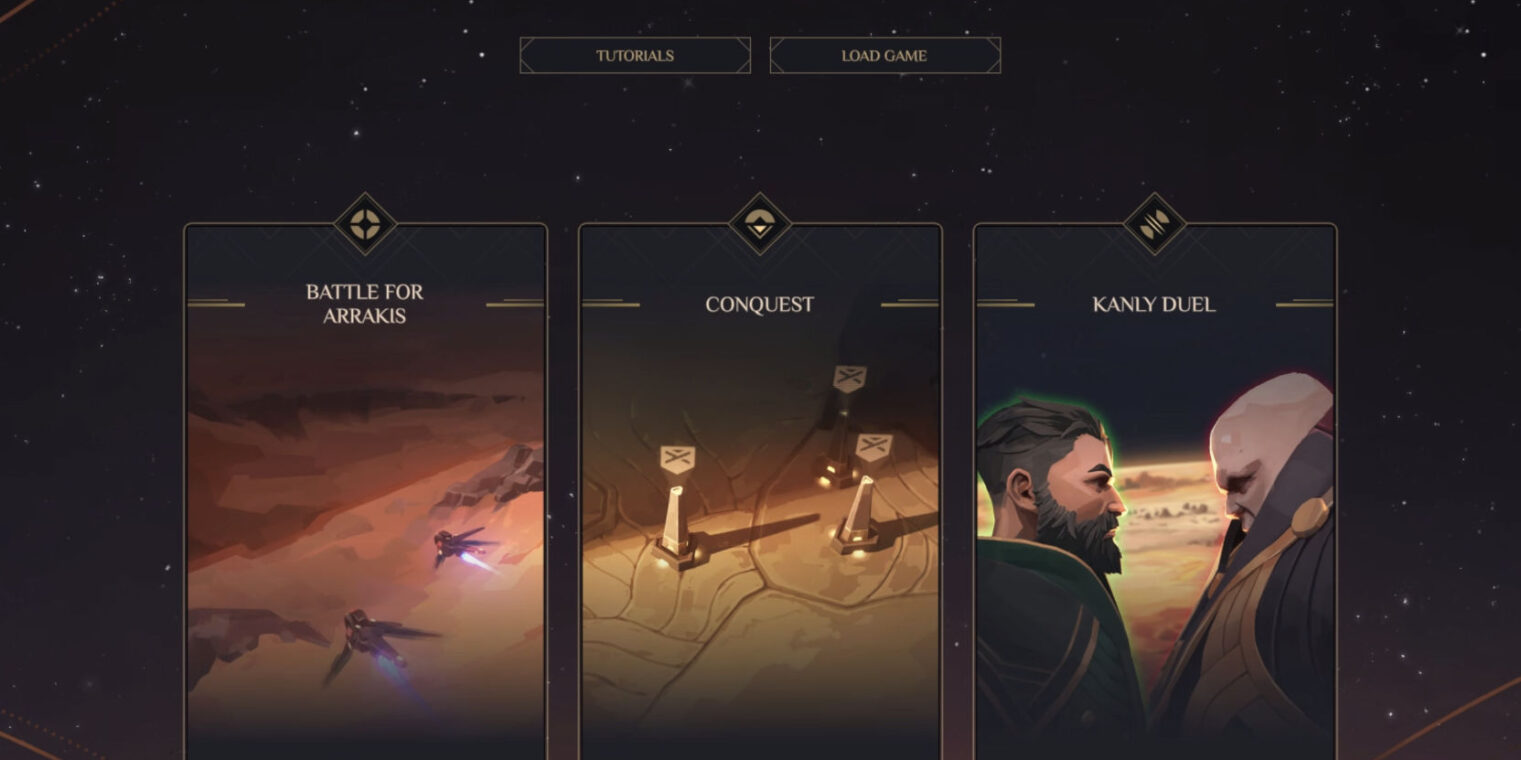1521x760 pixels.
Task: Click the Load Game button
Action: pos(884,56)
